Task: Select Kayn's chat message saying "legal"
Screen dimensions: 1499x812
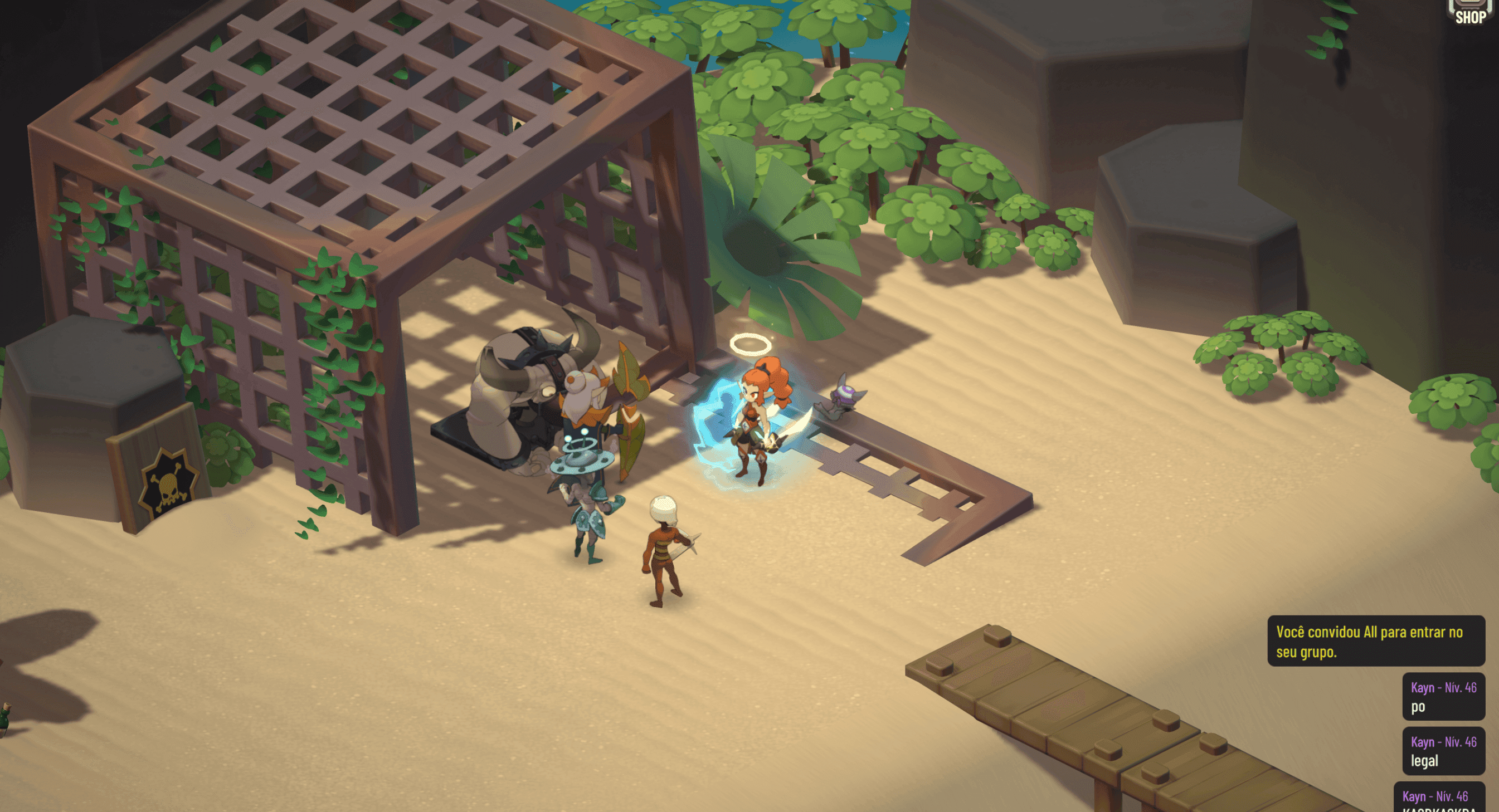Action: [1443, 751]
